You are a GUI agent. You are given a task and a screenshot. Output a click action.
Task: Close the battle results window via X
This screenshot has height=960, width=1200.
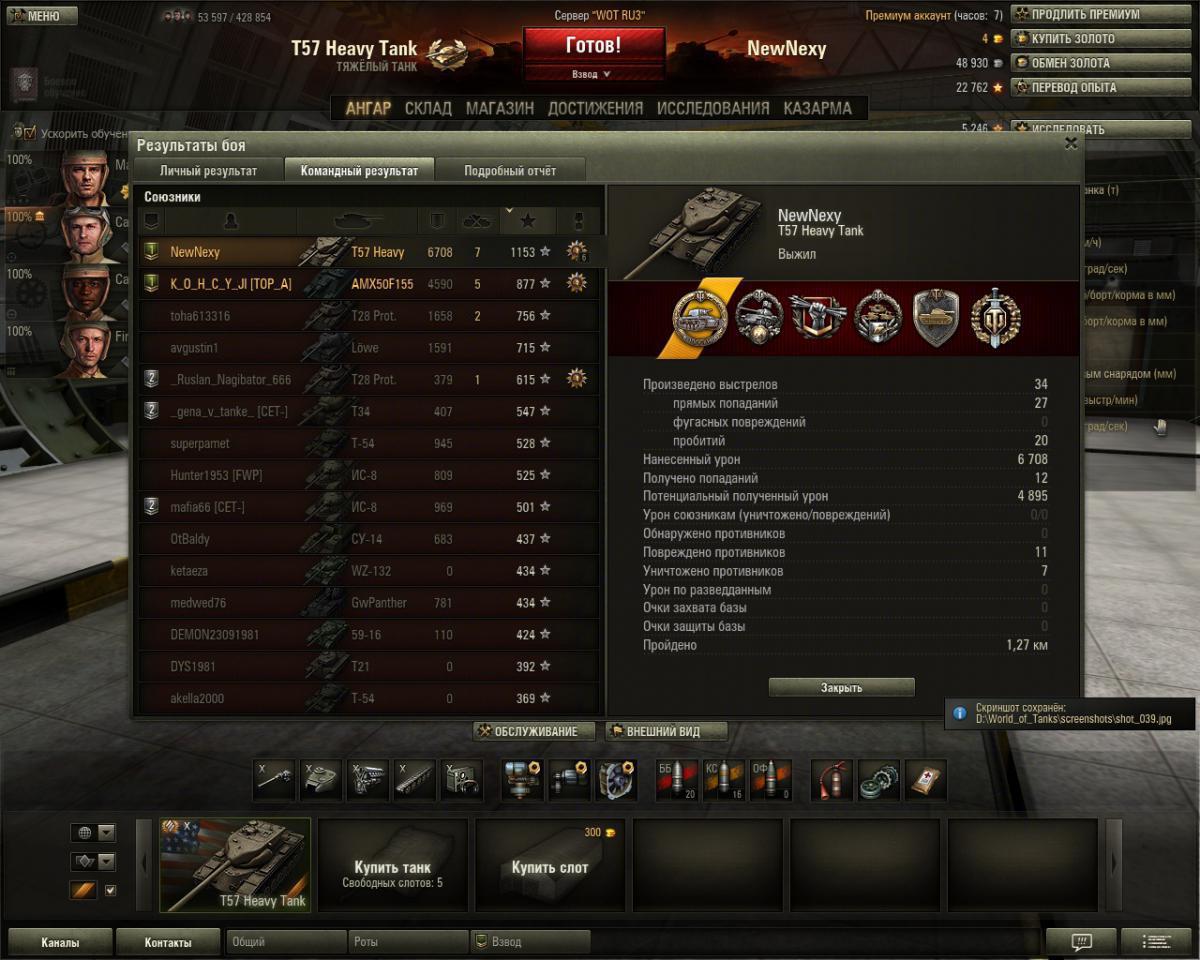point(1071,144)
